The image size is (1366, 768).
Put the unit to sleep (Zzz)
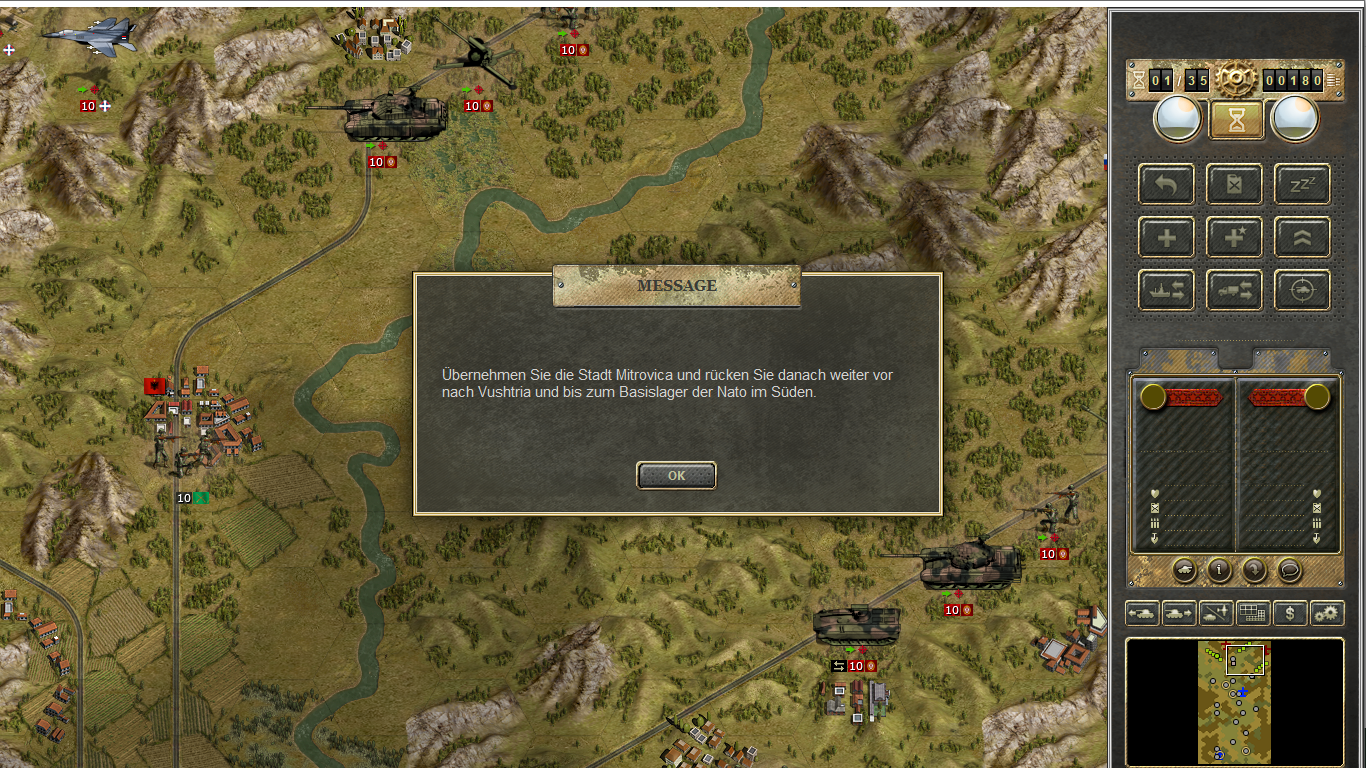pyautogui.click(x=1302, y=184)
